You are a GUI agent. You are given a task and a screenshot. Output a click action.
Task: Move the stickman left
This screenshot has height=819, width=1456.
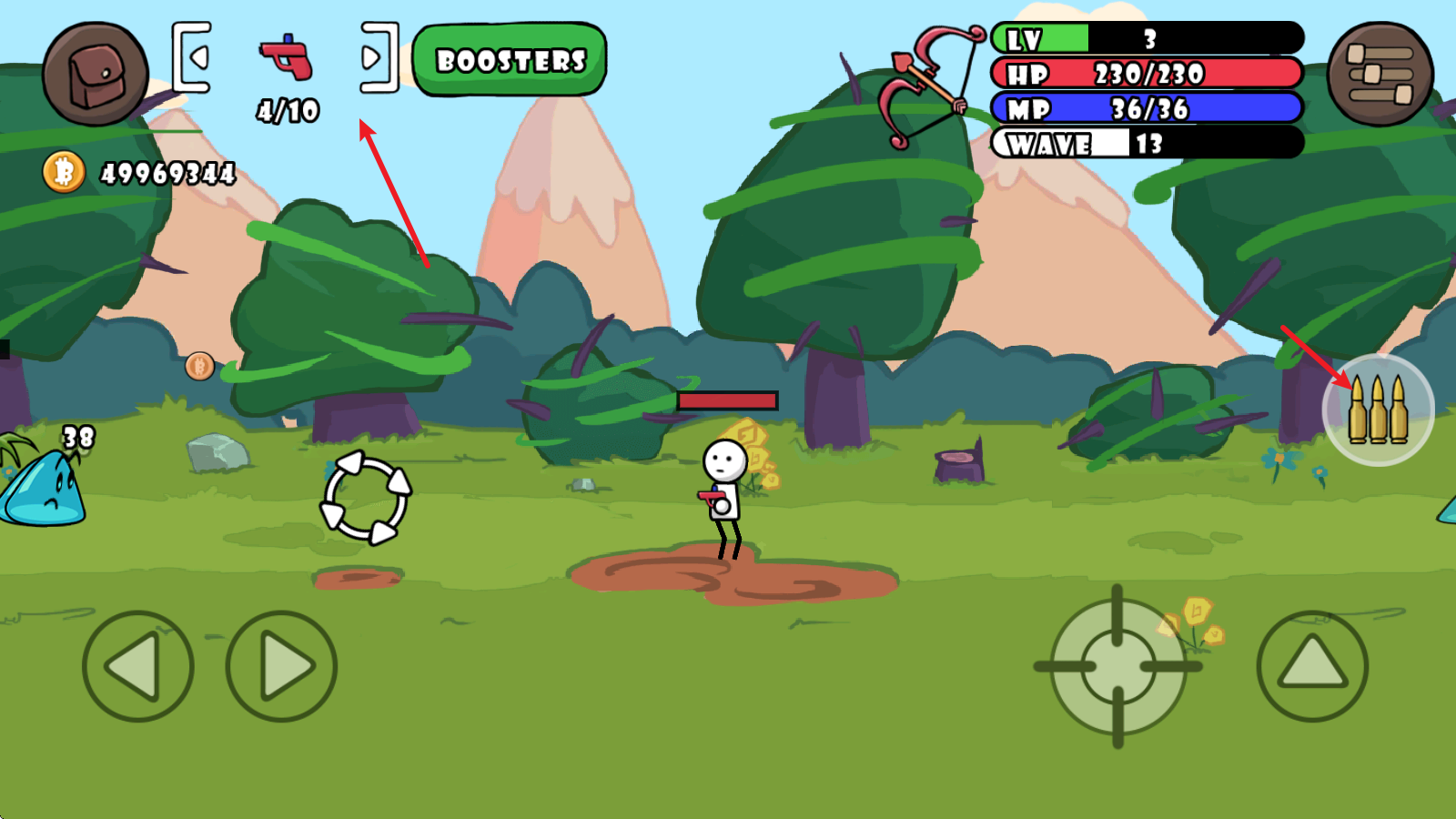(x=137, y=666)
